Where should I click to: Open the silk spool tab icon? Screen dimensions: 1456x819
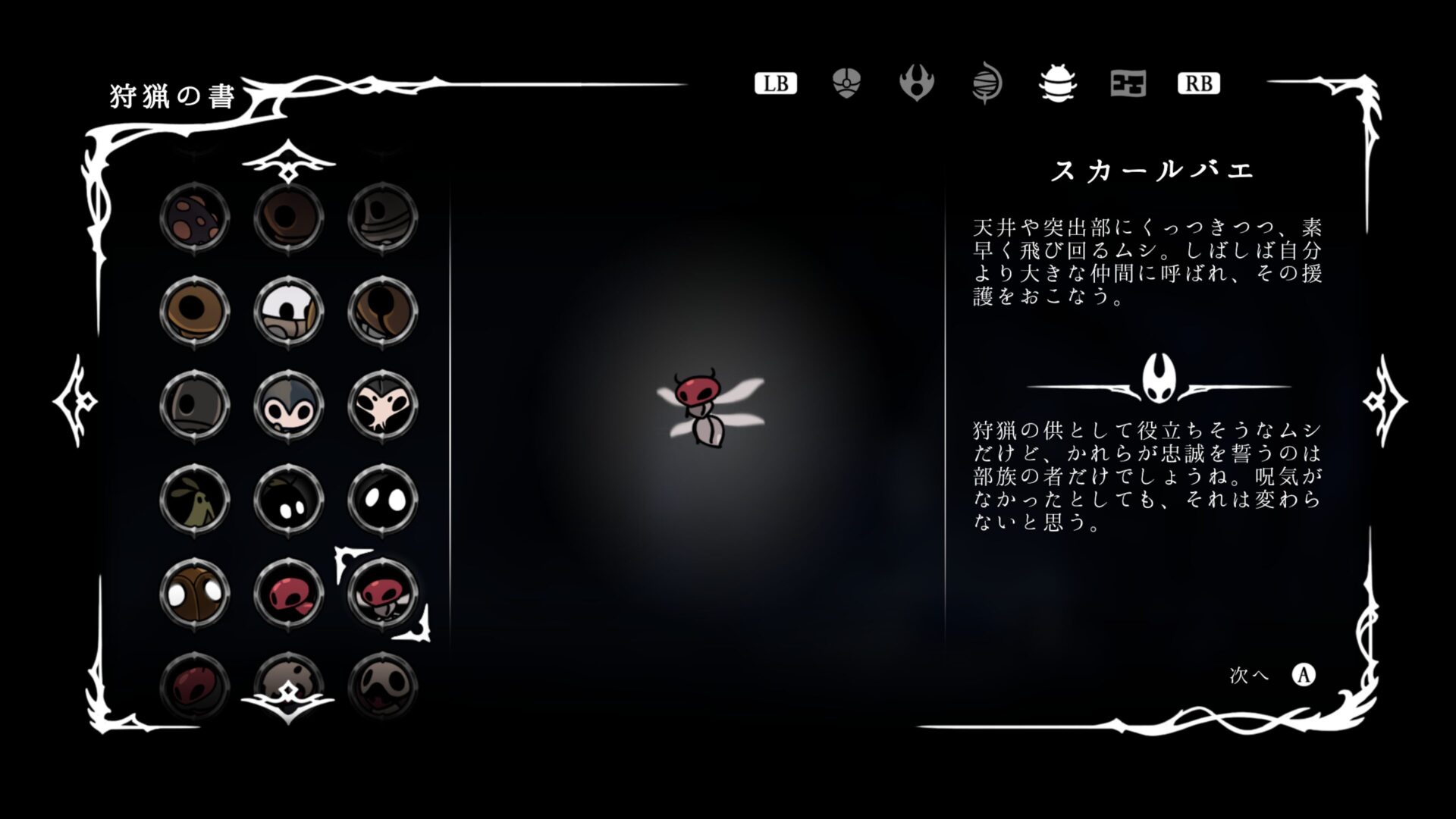pos(987,84)
